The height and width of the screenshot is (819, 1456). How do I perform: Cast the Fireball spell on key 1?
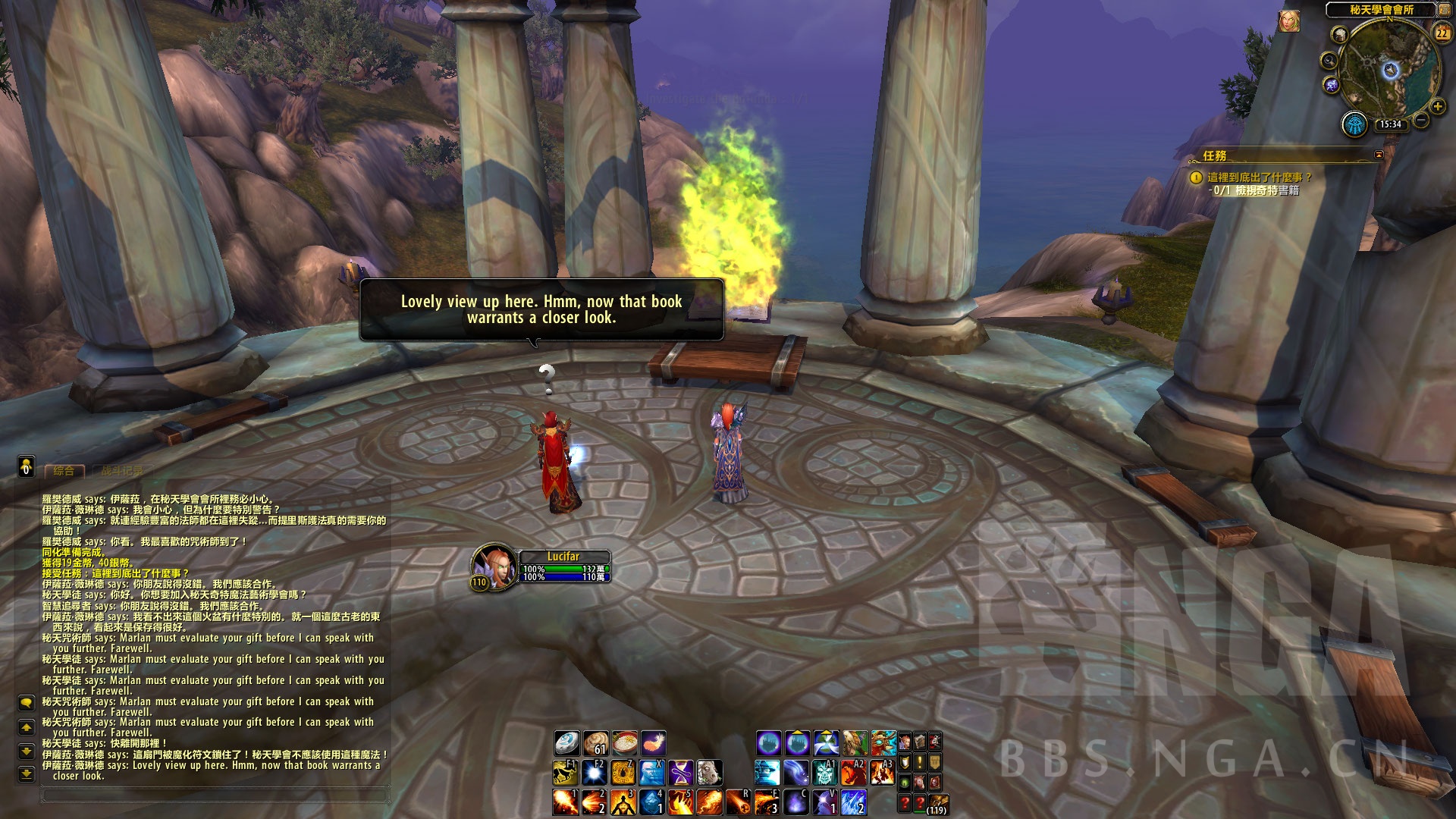click(566, 802)
